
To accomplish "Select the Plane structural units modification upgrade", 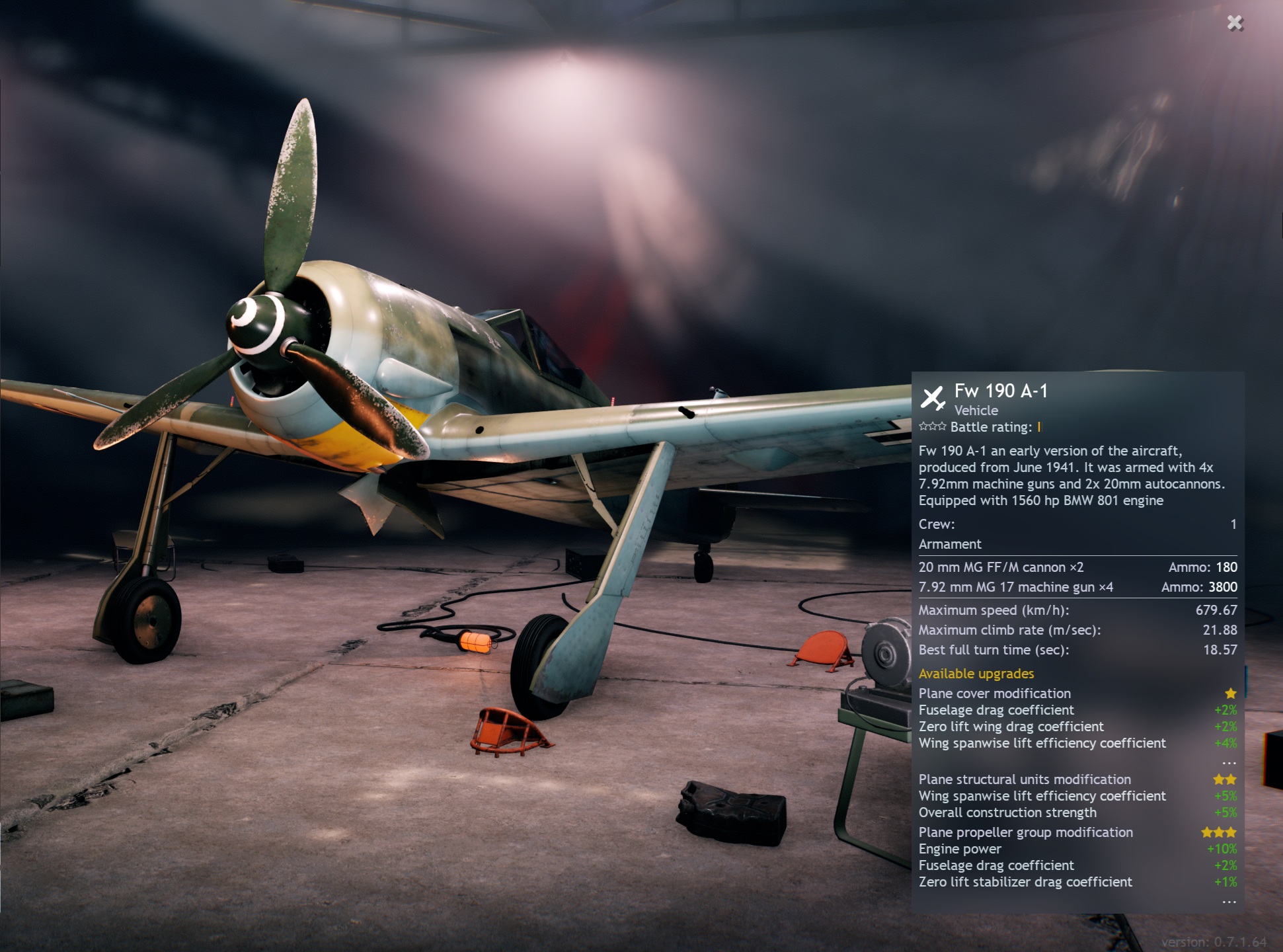I will pyautogui.click(x=1025, y=779).
